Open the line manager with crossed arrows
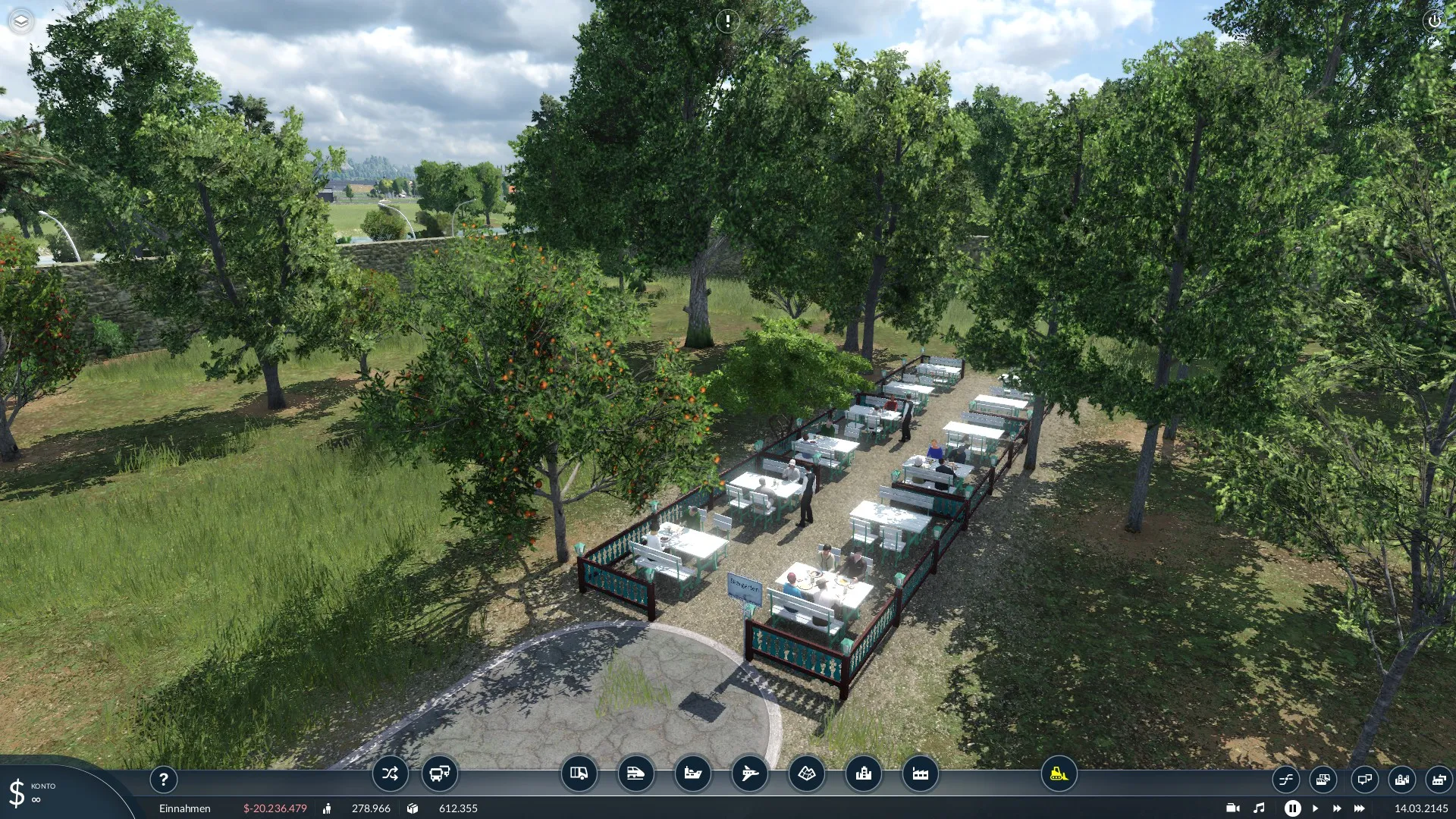The height and width of the screenshot is (819, 1456). pyautogui.click(x=390, y=774)
